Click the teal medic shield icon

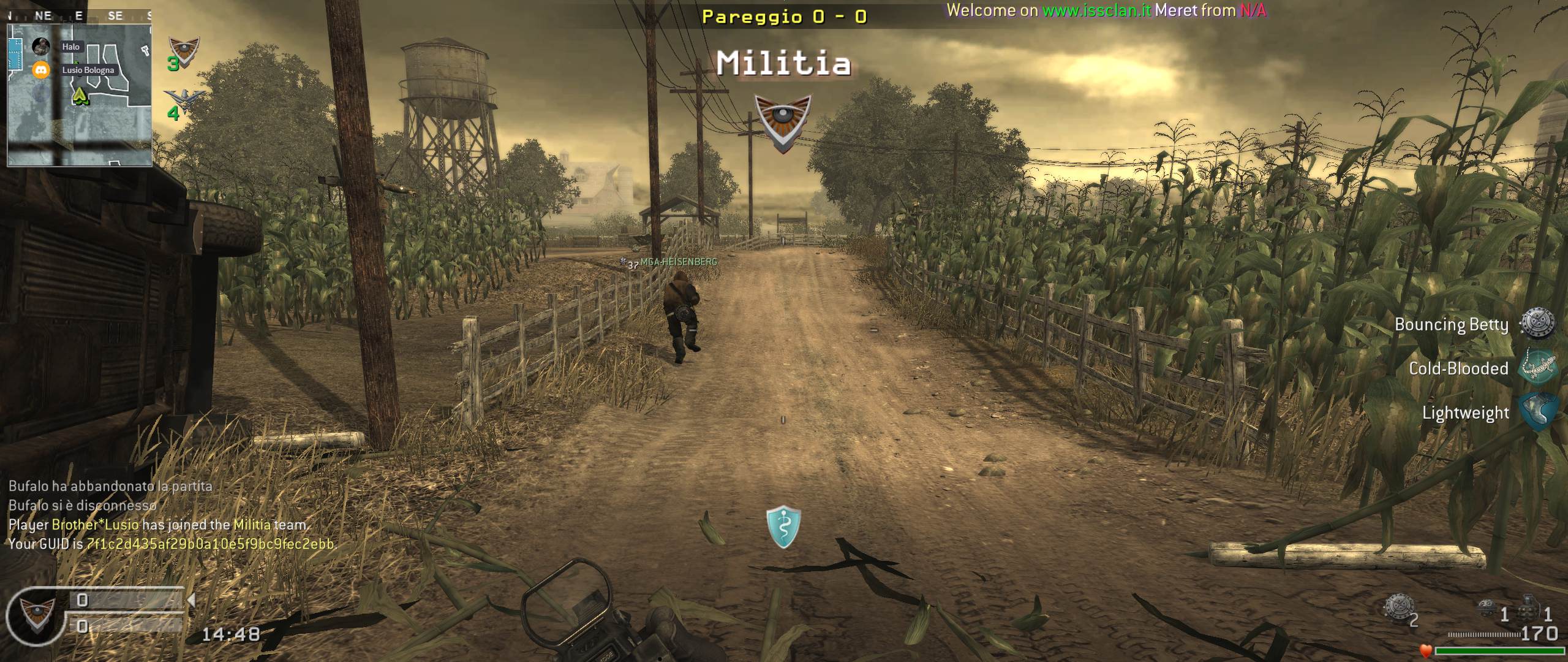(x=783, y=527)
